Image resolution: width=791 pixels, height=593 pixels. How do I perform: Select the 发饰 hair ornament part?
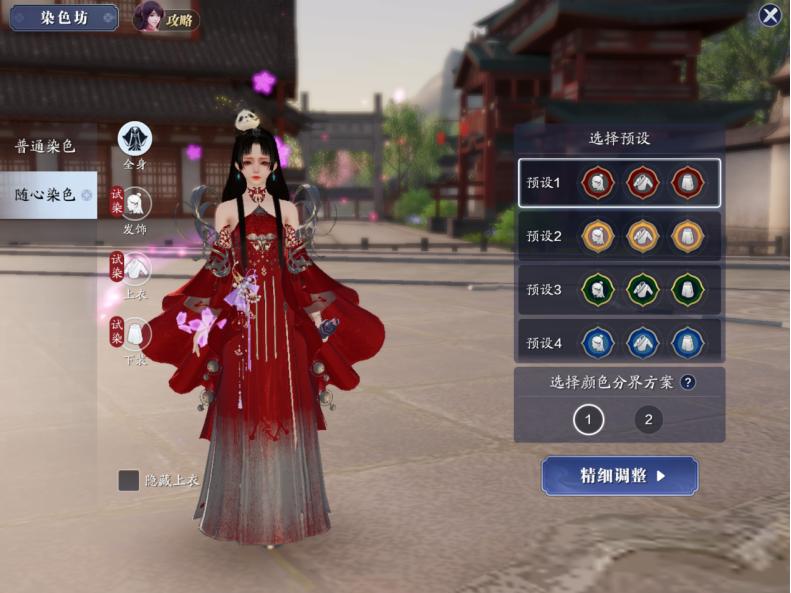tap(136, 204)
